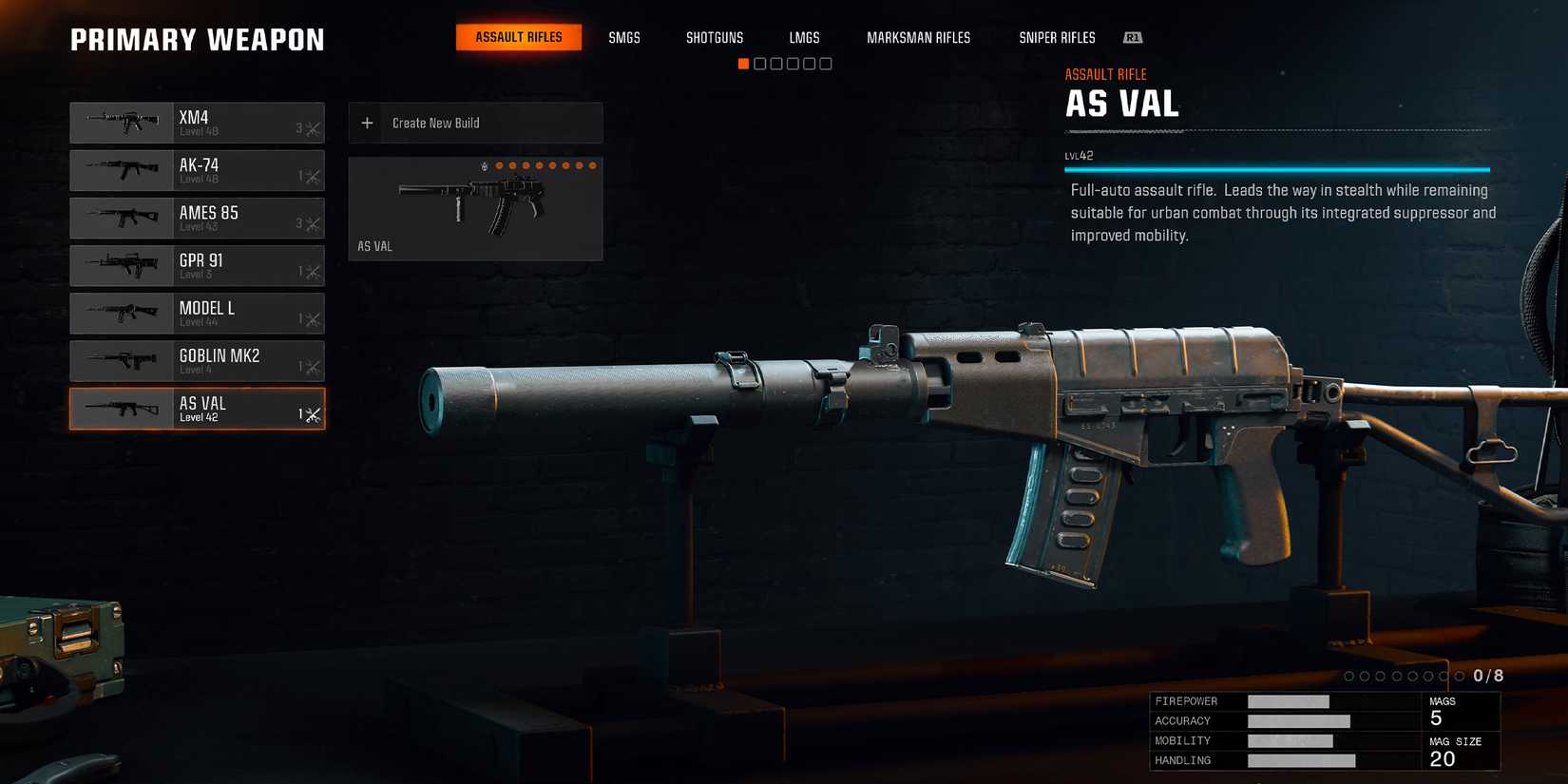The image size is (1568, 784).
Task: Select the XM4 weapon thumbnail icon
Action: (x=122, y=122)
